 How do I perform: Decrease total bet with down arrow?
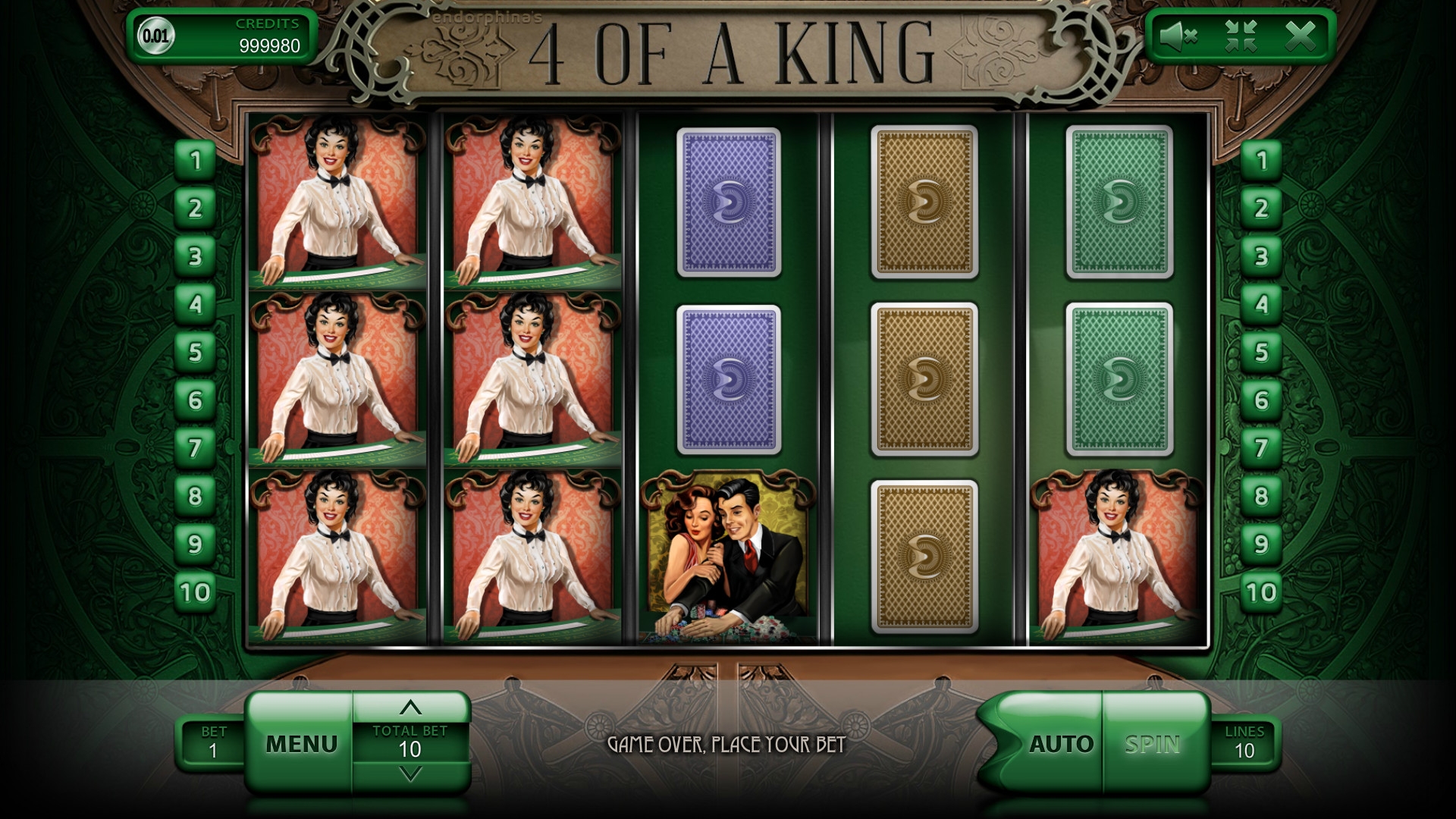pyautogui.click(x=410, y=774)
